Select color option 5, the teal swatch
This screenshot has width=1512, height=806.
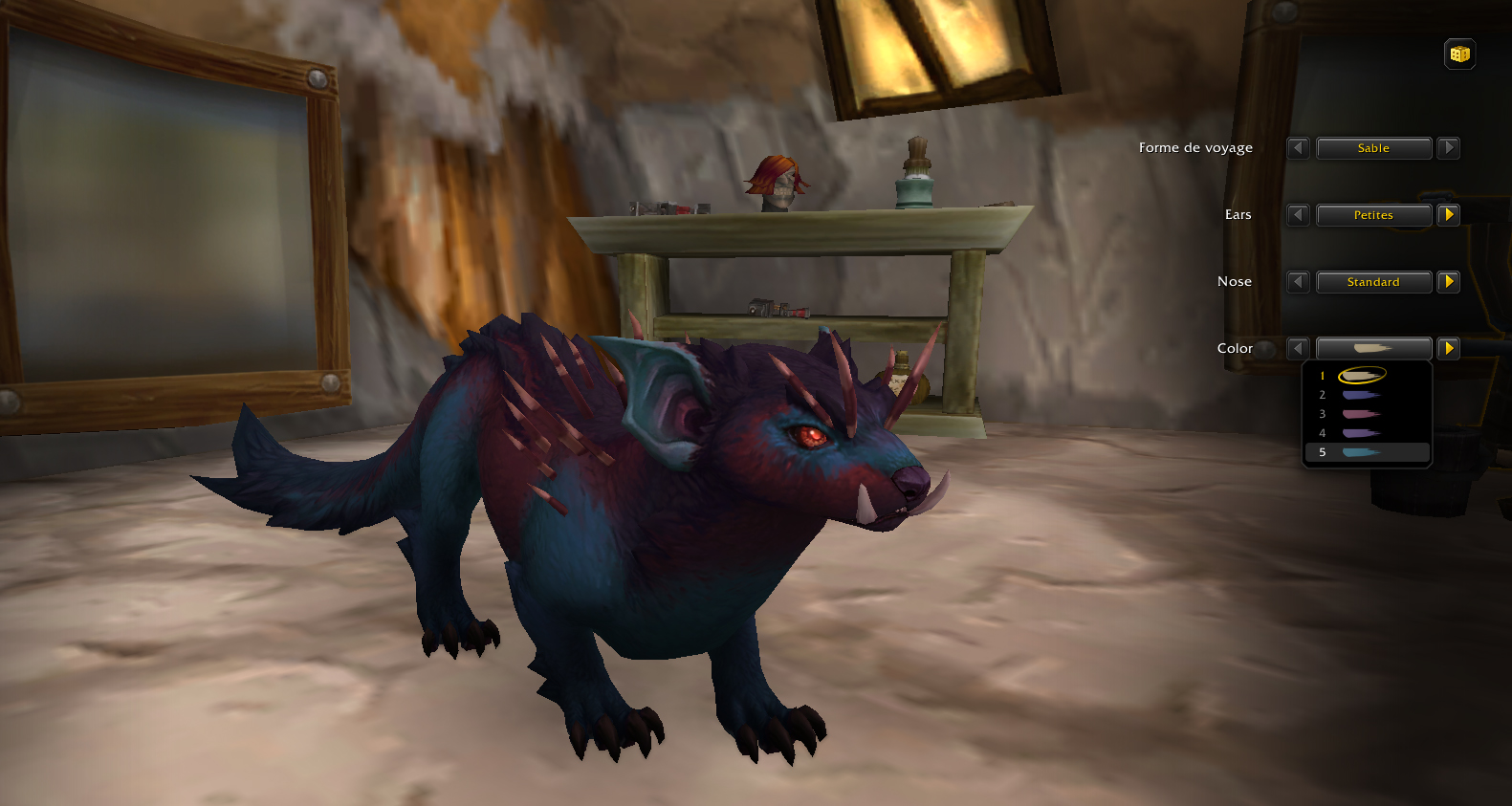tap(1362, 451)
